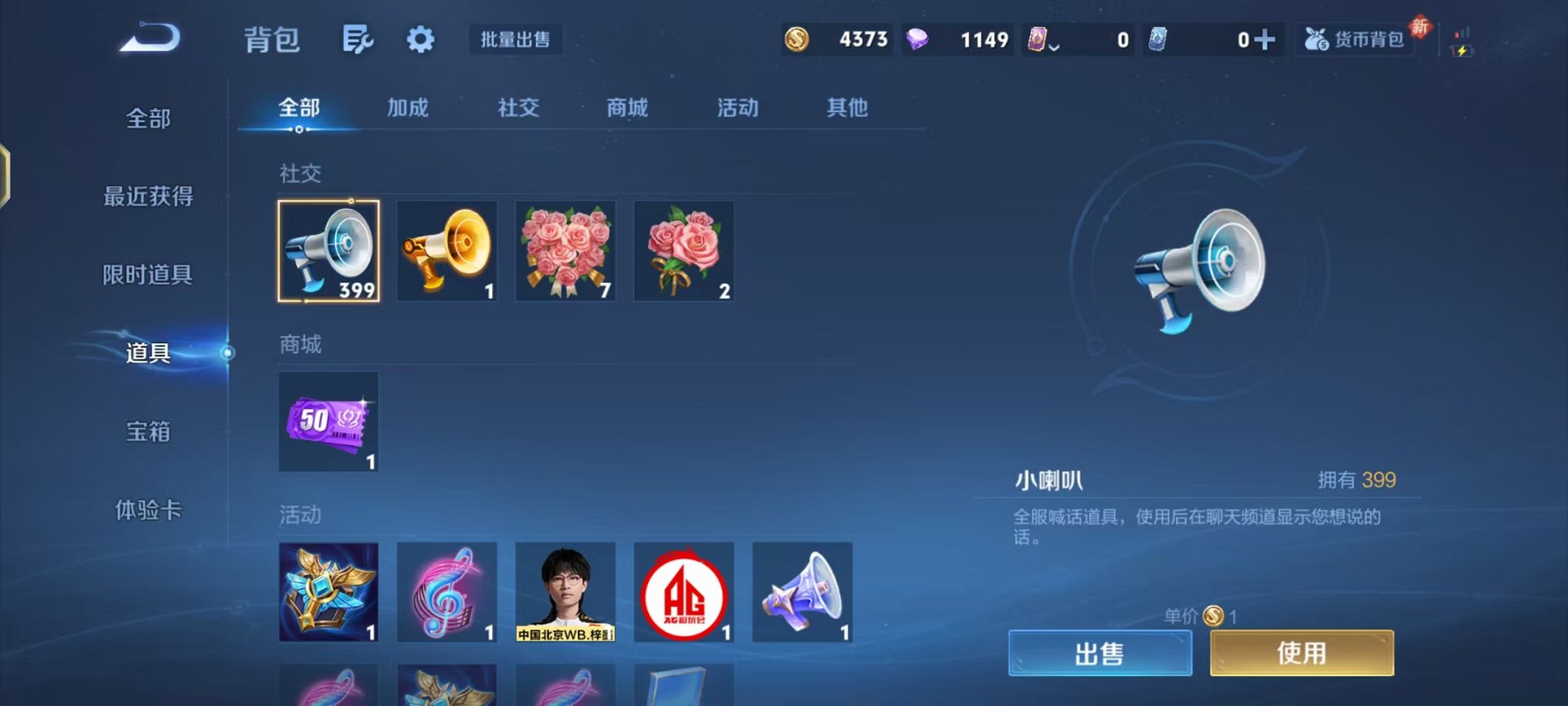The width and height of the screenshot is (1568, 706).
Task: Select the rose bouquet item with count 7
Action: [565, 250]
